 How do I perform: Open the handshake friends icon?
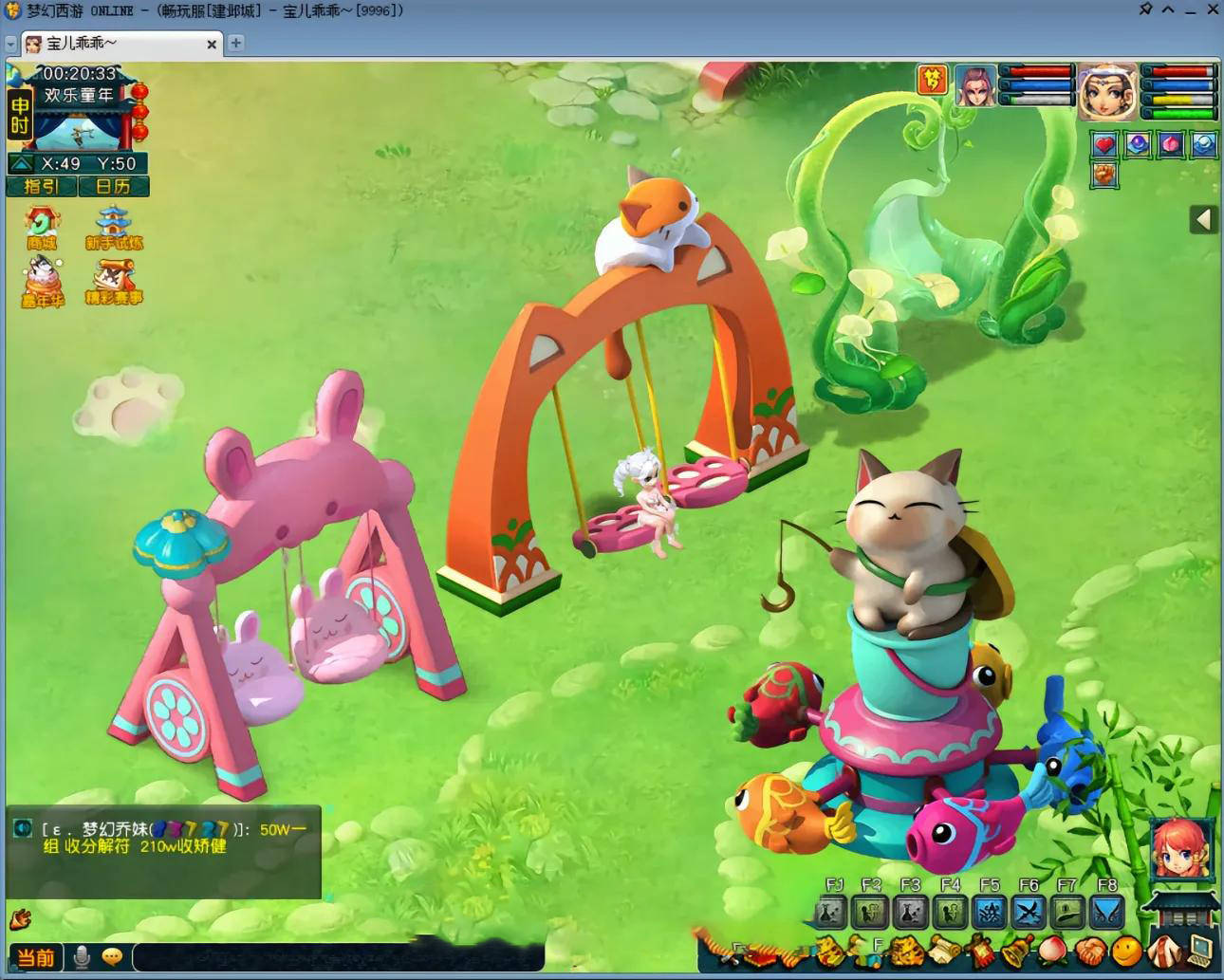tap(1090, 950)
